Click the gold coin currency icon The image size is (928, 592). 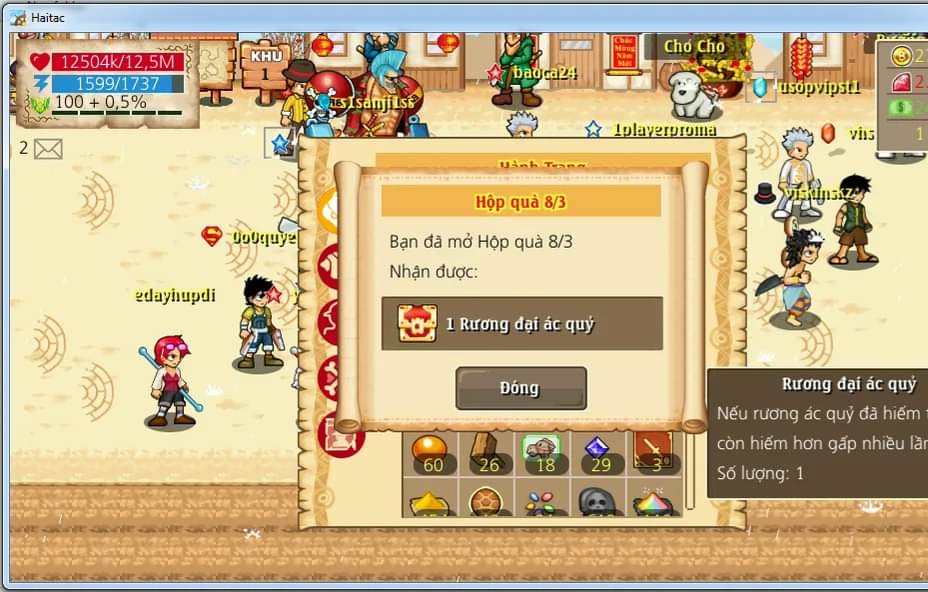point(902,57)
